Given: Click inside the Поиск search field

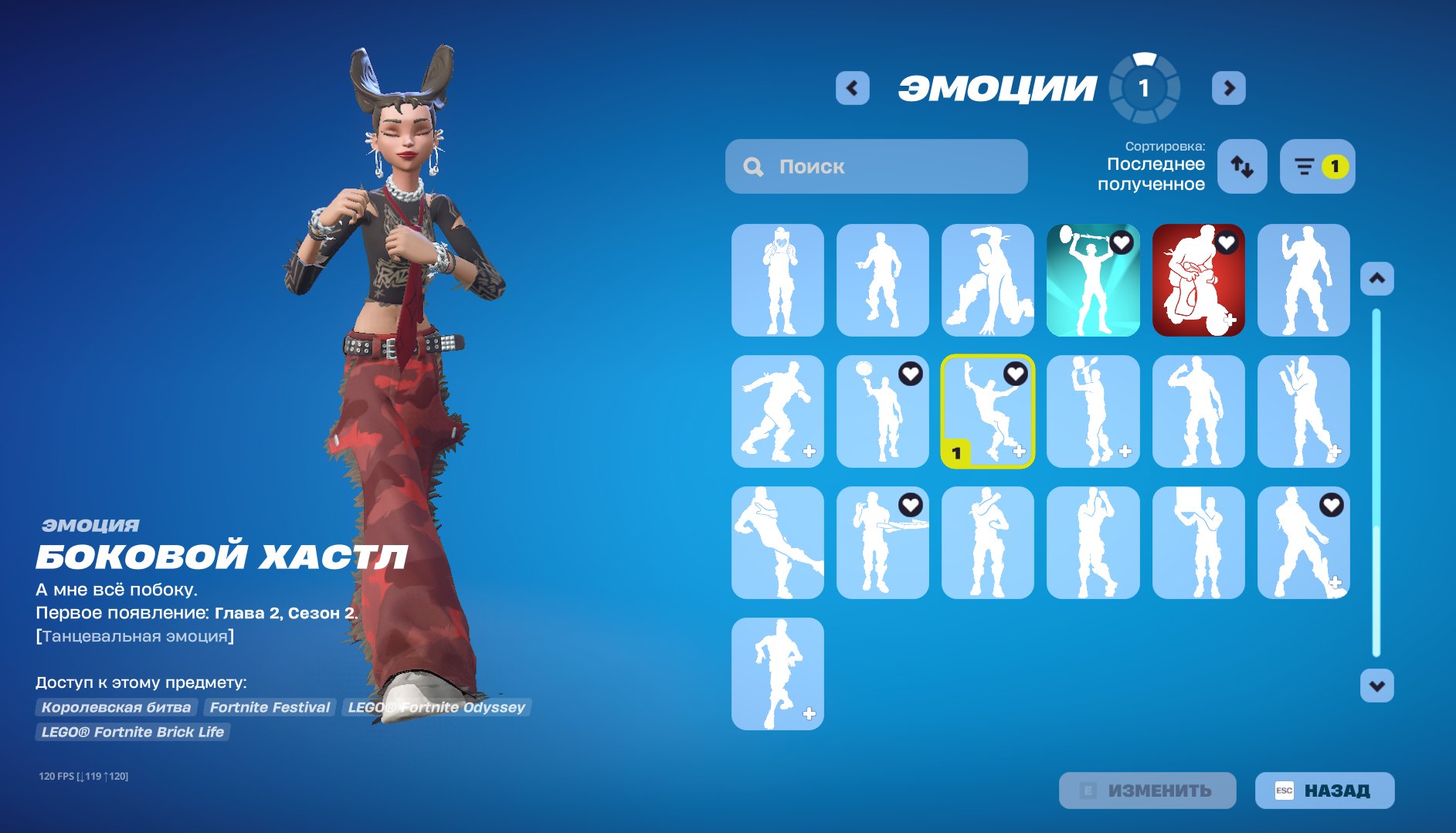Looking at the screenshot, I should (x=873, y=166).
